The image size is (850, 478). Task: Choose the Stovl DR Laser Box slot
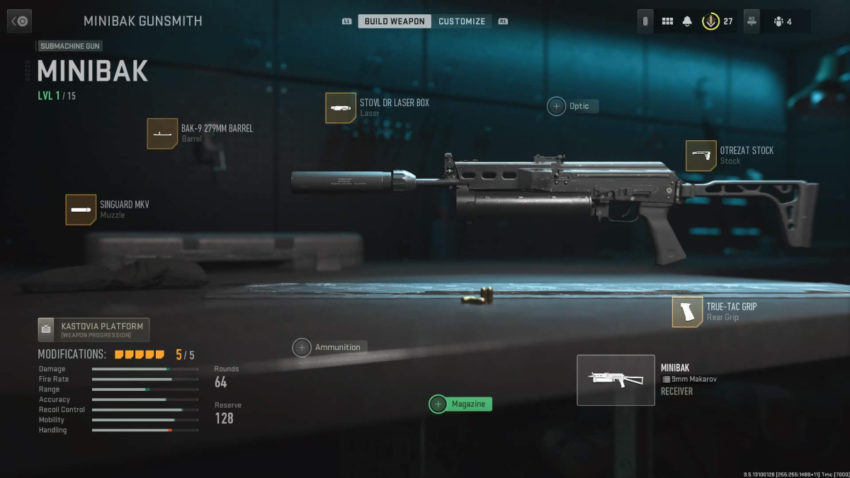tap(341, 108)
